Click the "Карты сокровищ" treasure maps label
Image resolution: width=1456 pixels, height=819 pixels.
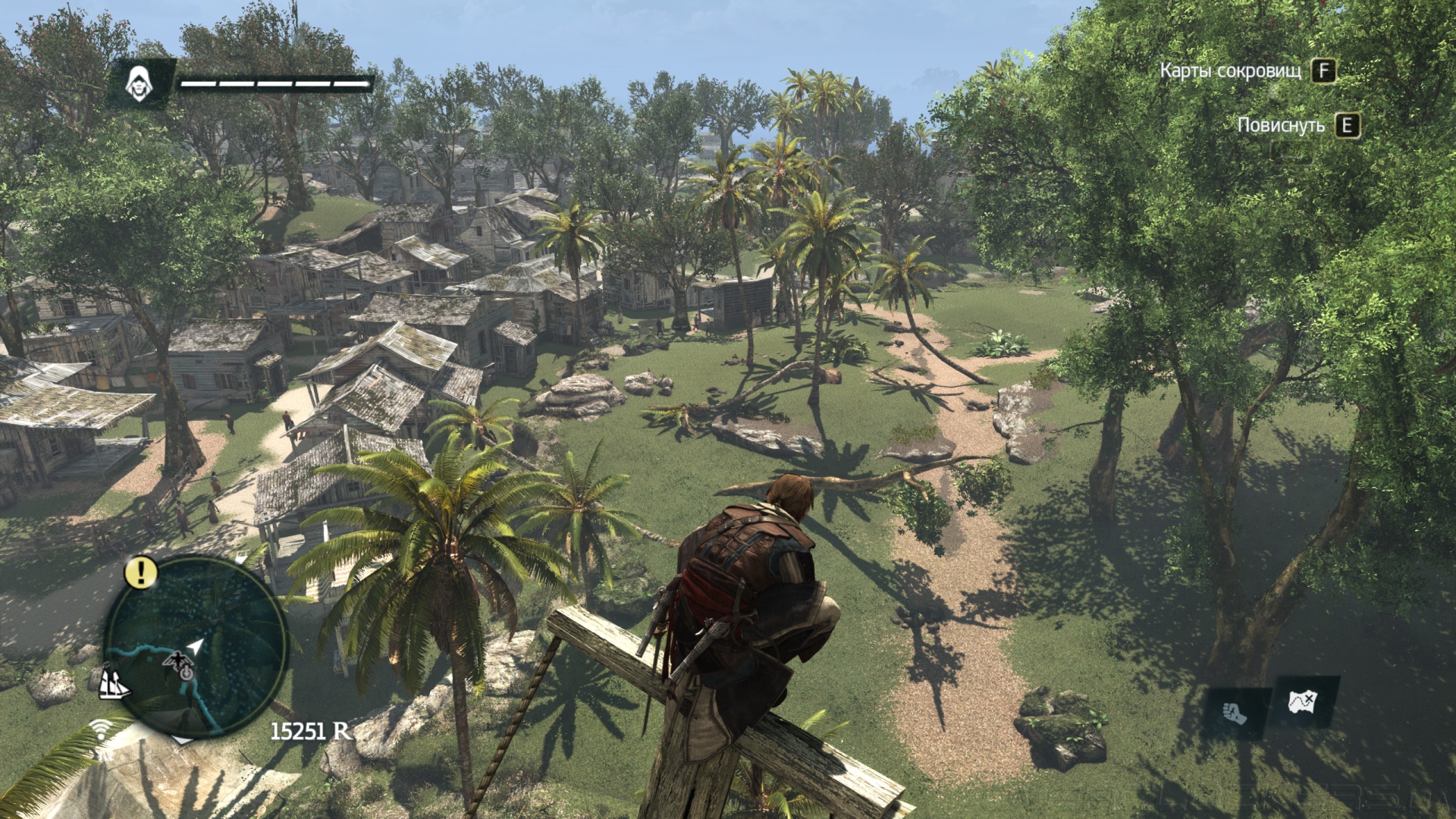[1230, 71]
